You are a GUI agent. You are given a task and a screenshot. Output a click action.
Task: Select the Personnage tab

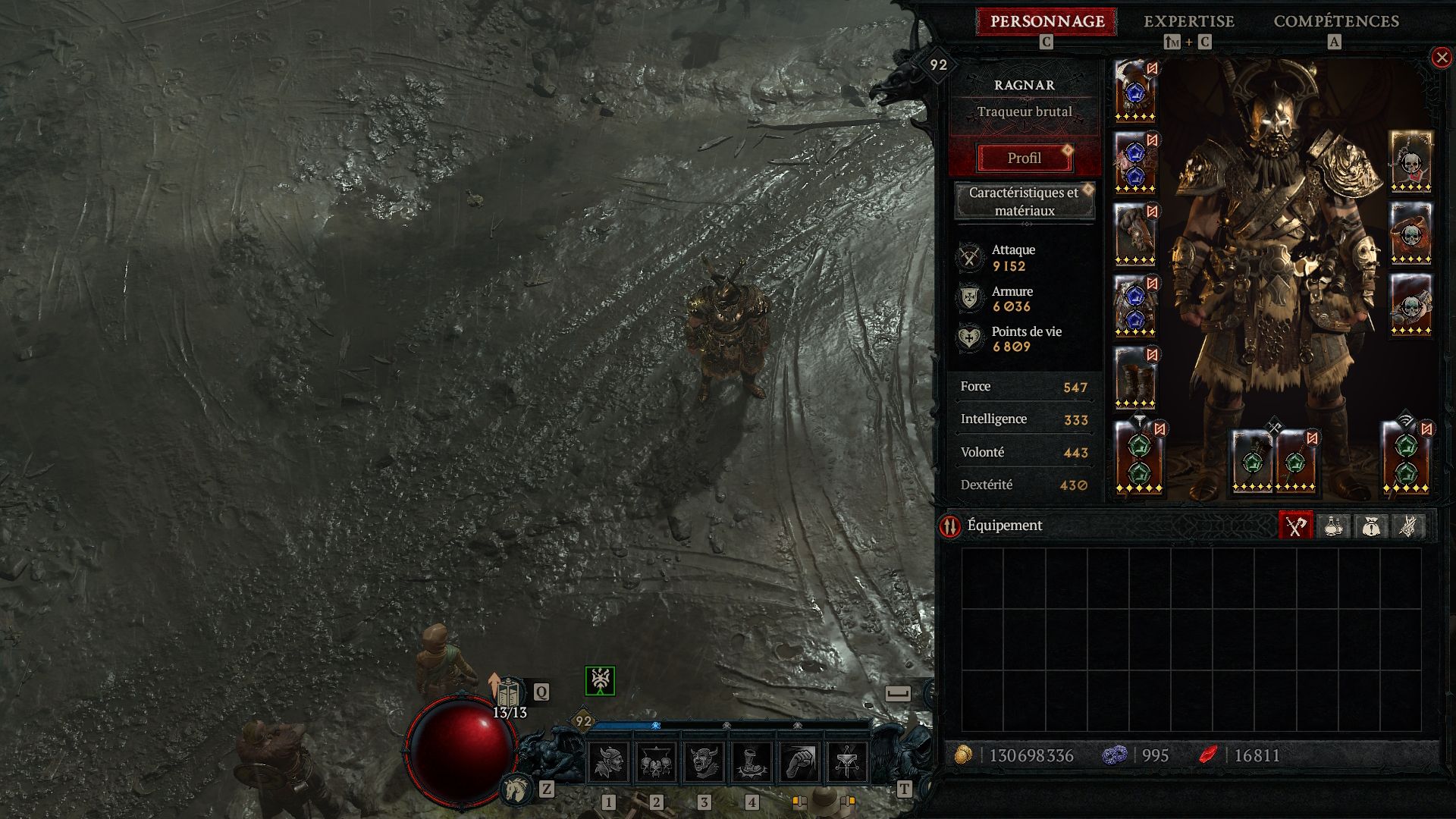click(1046, 21)
